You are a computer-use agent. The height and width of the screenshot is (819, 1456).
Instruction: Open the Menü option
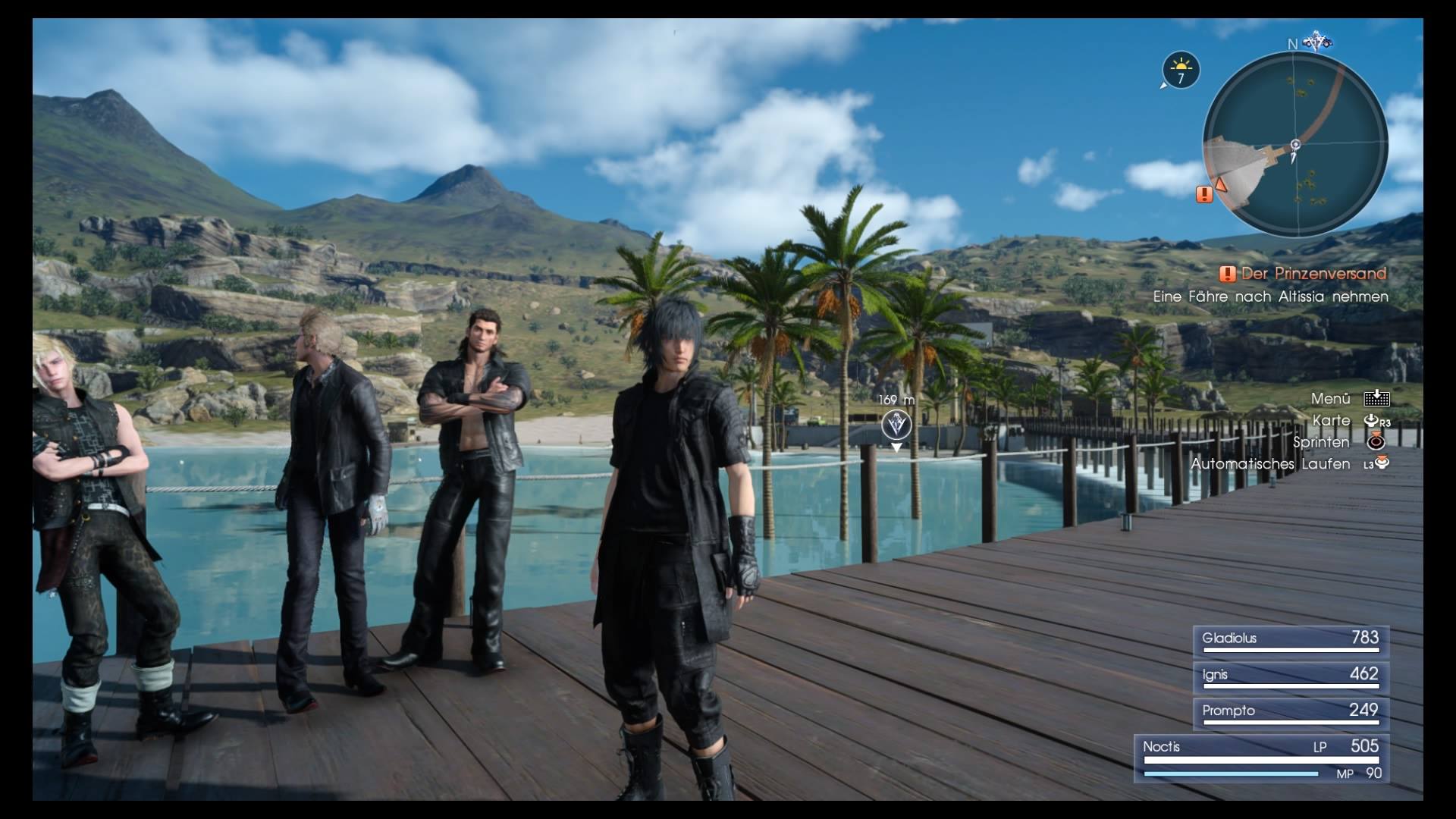tap(1331, 397)
